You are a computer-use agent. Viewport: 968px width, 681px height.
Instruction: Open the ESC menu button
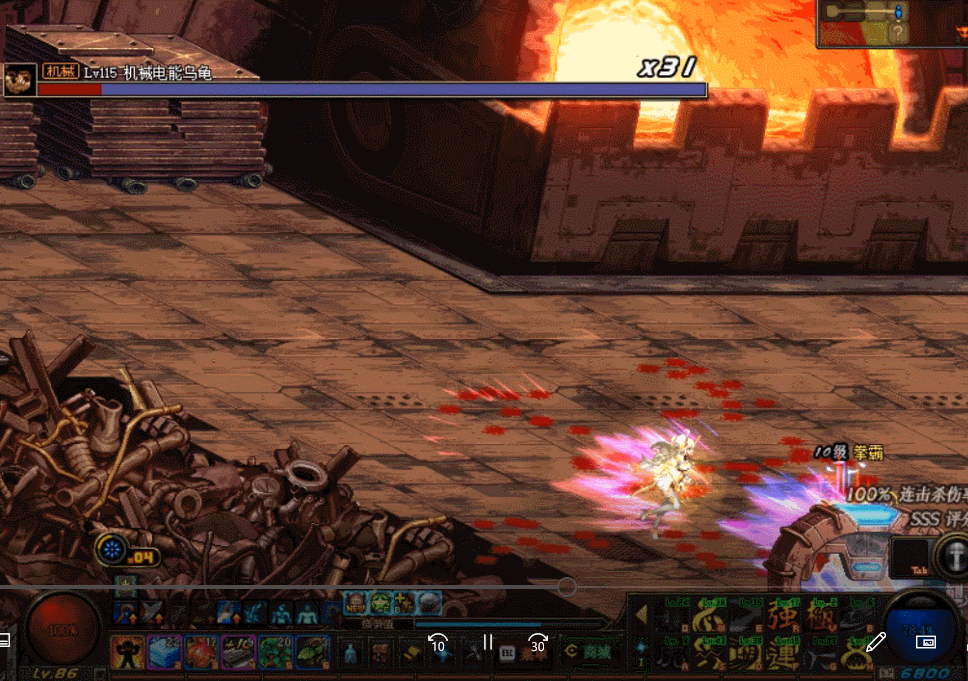tap(507, 652)
